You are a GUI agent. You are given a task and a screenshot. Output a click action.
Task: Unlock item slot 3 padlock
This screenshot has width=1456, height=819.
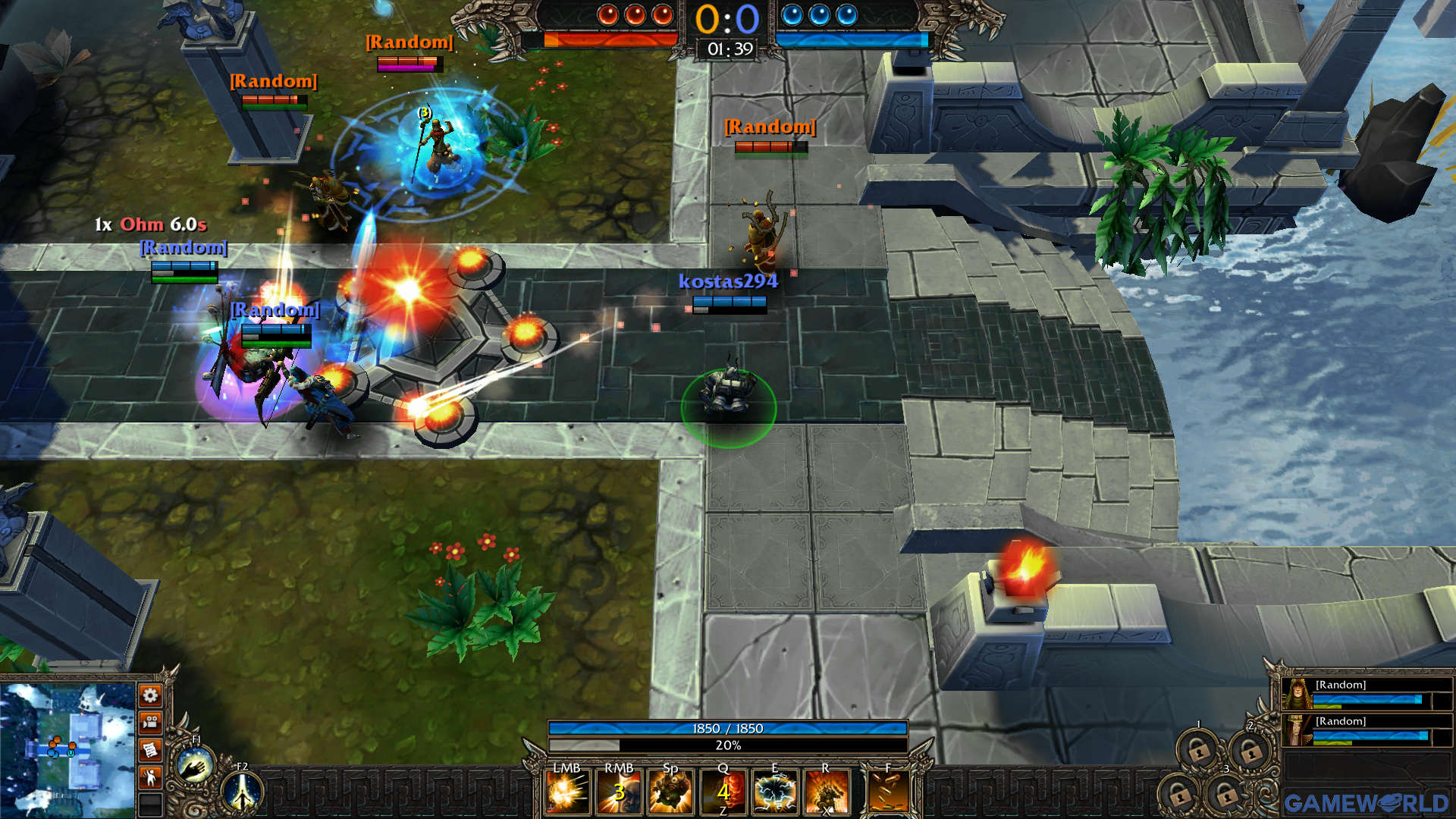point(1227,795)
